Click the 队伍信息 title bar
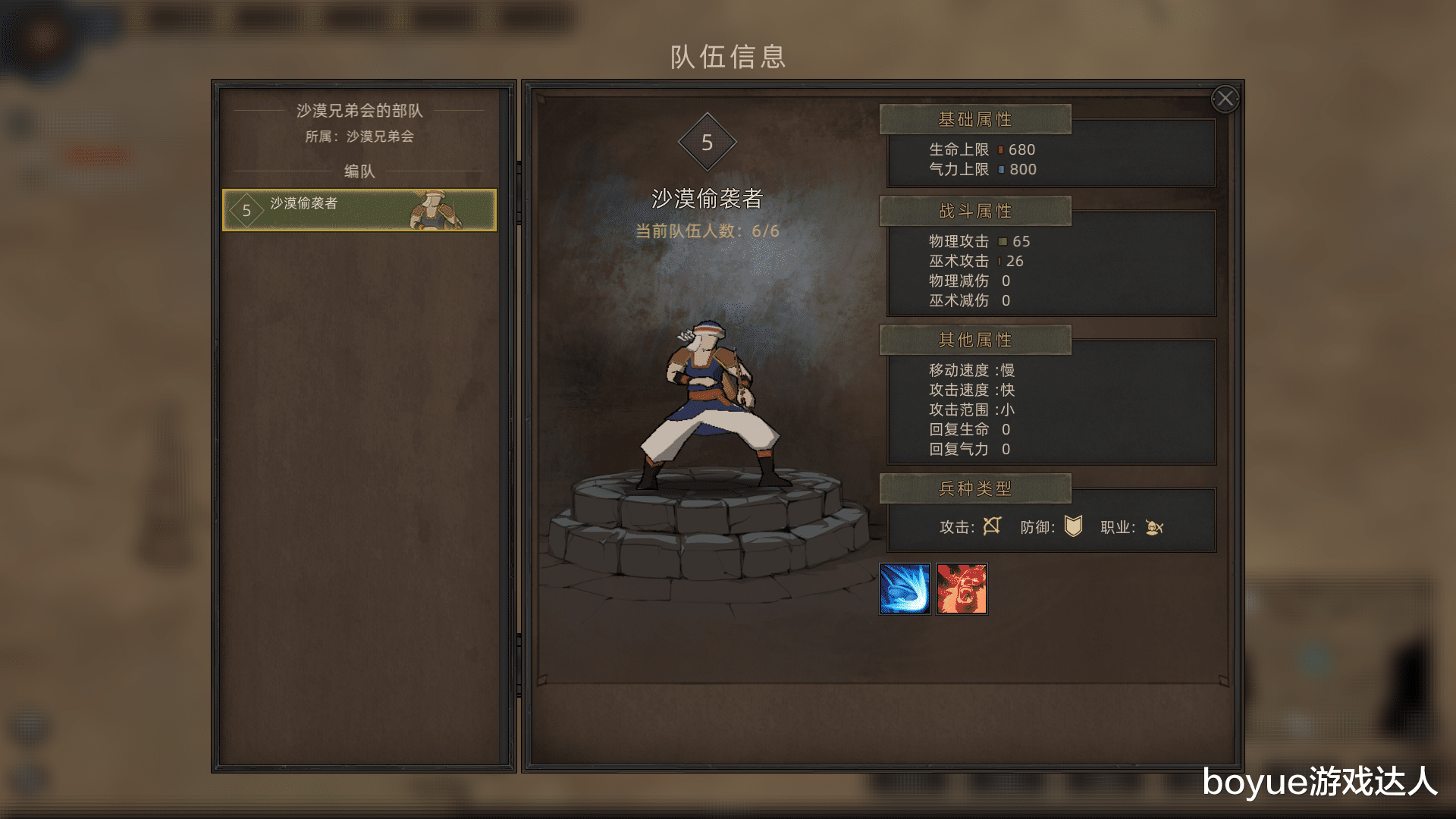The image size is (1456, 819). pyautogui.click(x=727, y=58)
